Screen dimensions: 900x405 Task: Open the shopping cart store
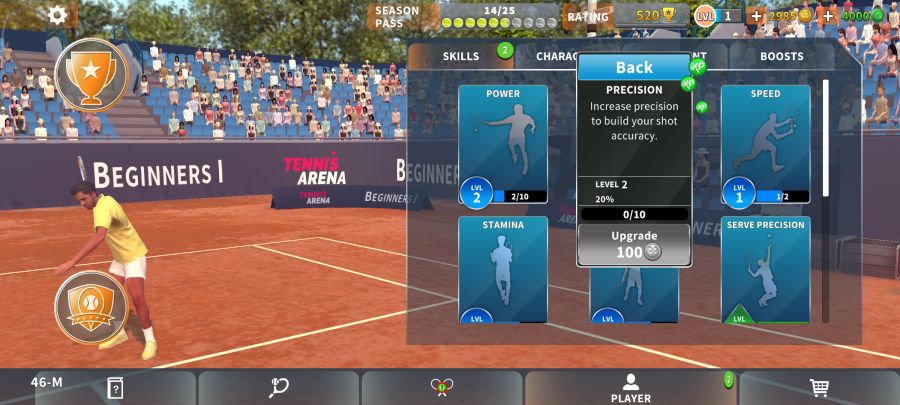pyautogui.click(x=818, y=388)
